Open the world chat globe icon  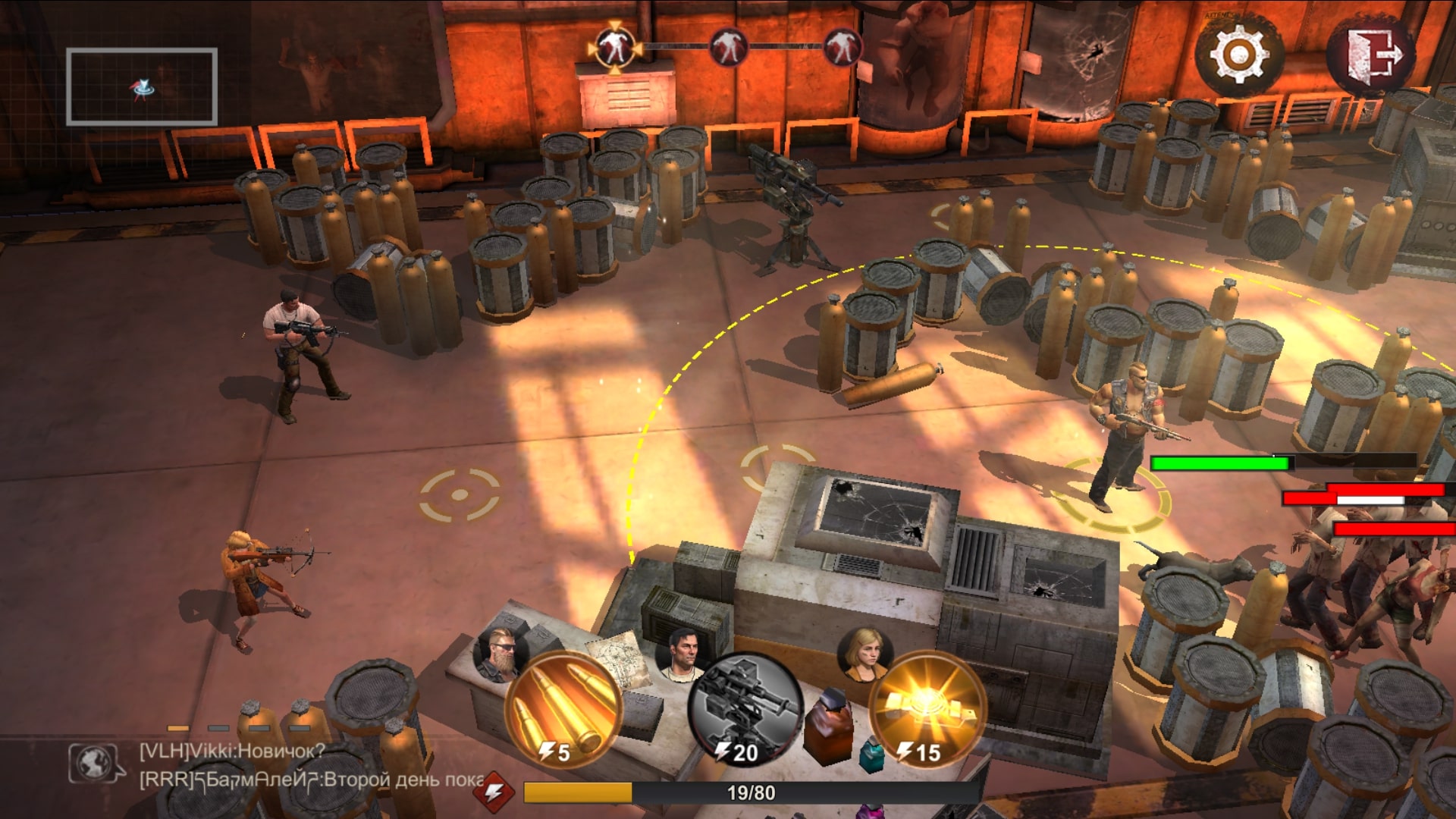click(96, 763)
